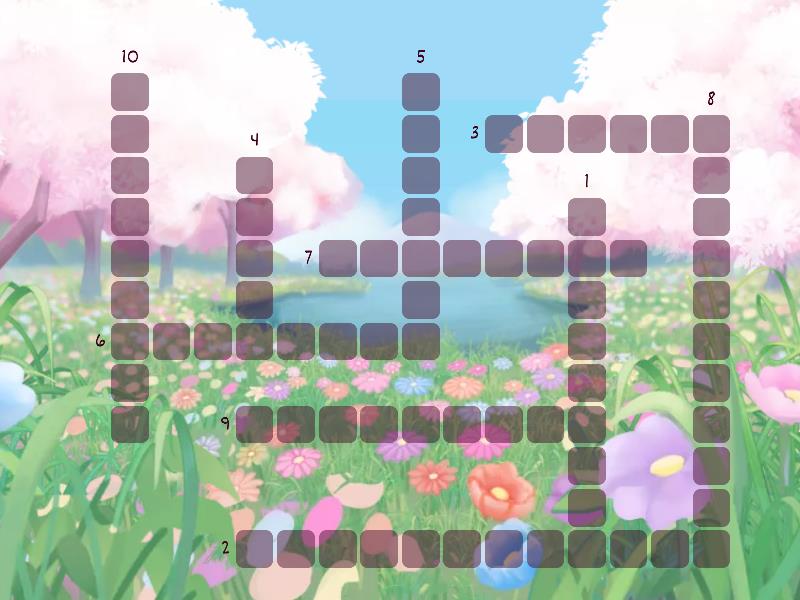Pick the top square under number 8
Screen dimensions: 800x600
(711, 134)
